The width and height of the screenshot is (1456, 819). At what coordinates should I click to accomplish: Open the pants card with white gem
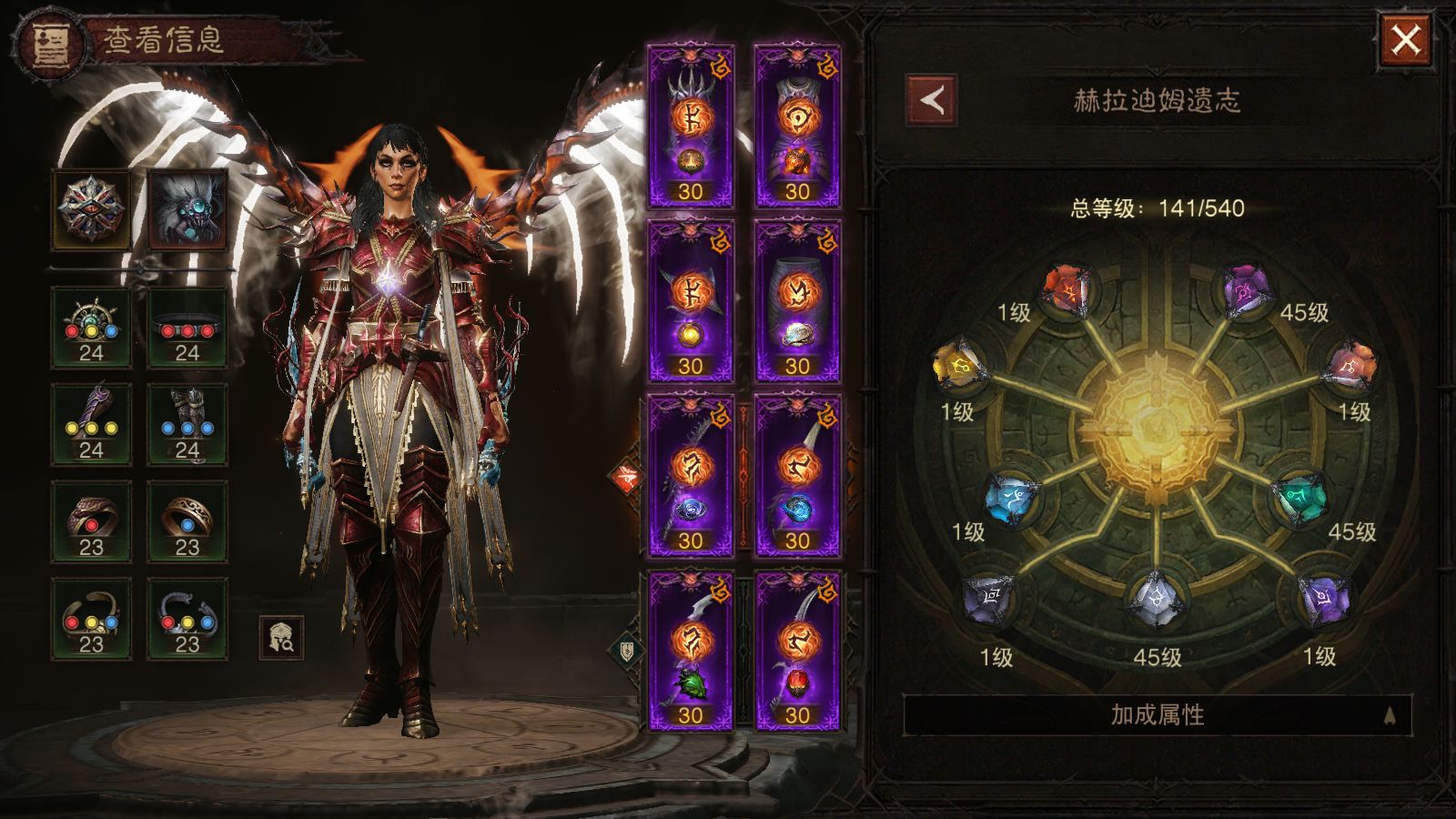797,300
